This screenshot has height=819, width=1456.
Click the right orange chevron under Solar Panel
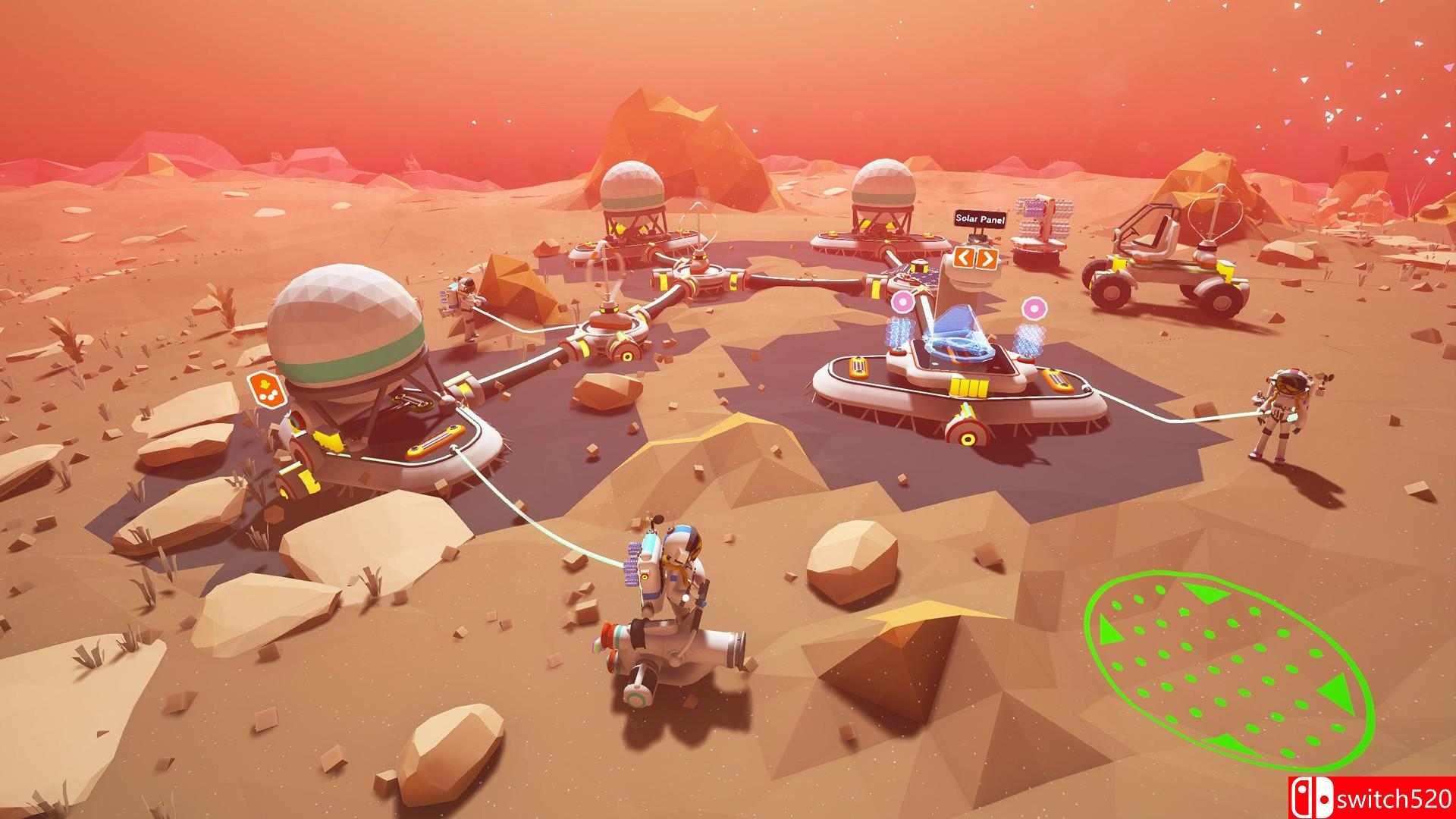987,259
